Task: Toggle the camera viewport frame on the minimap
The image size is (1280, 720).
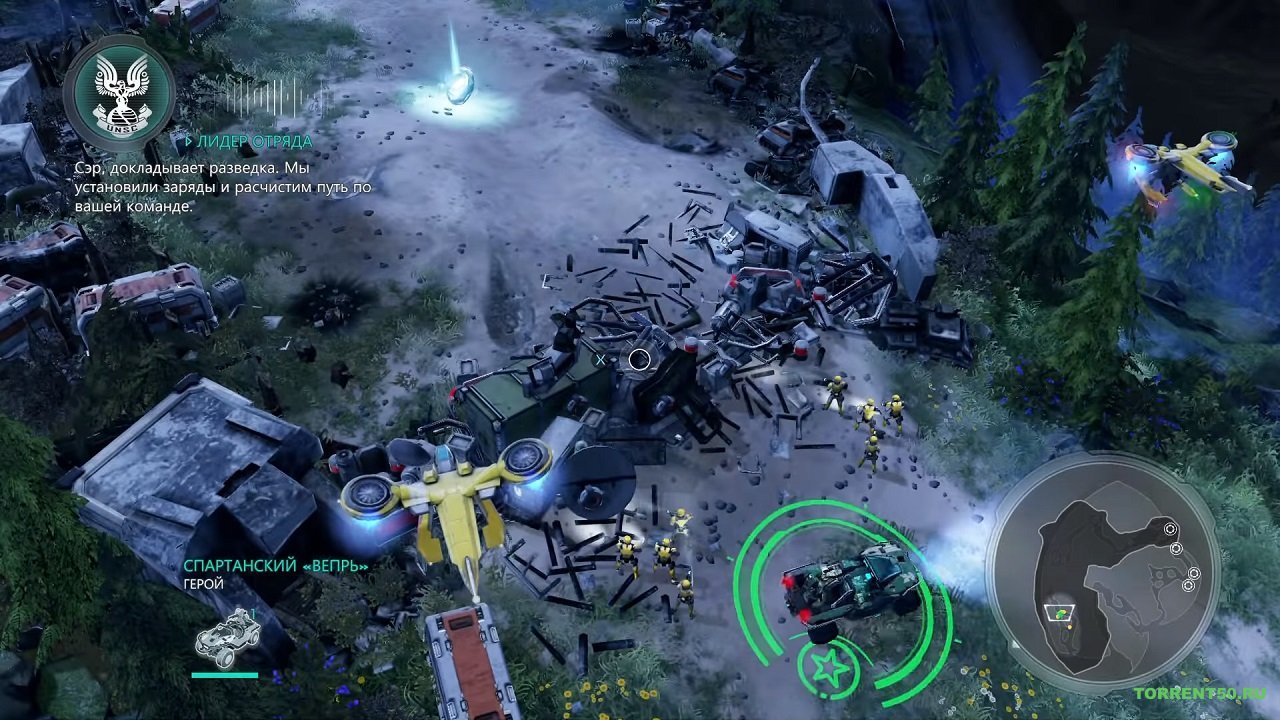Action: pyautogui.click(x=1059, y=613)
